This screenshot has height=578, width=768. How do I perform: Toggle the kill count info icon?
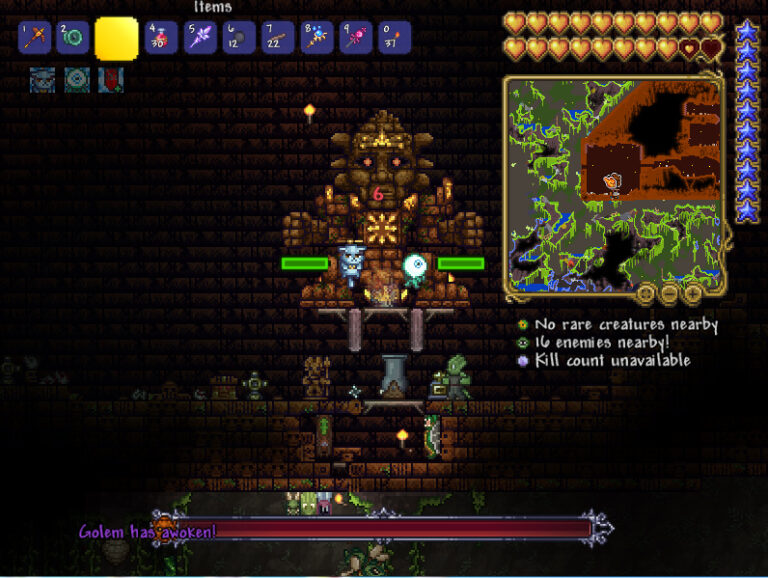522,361
